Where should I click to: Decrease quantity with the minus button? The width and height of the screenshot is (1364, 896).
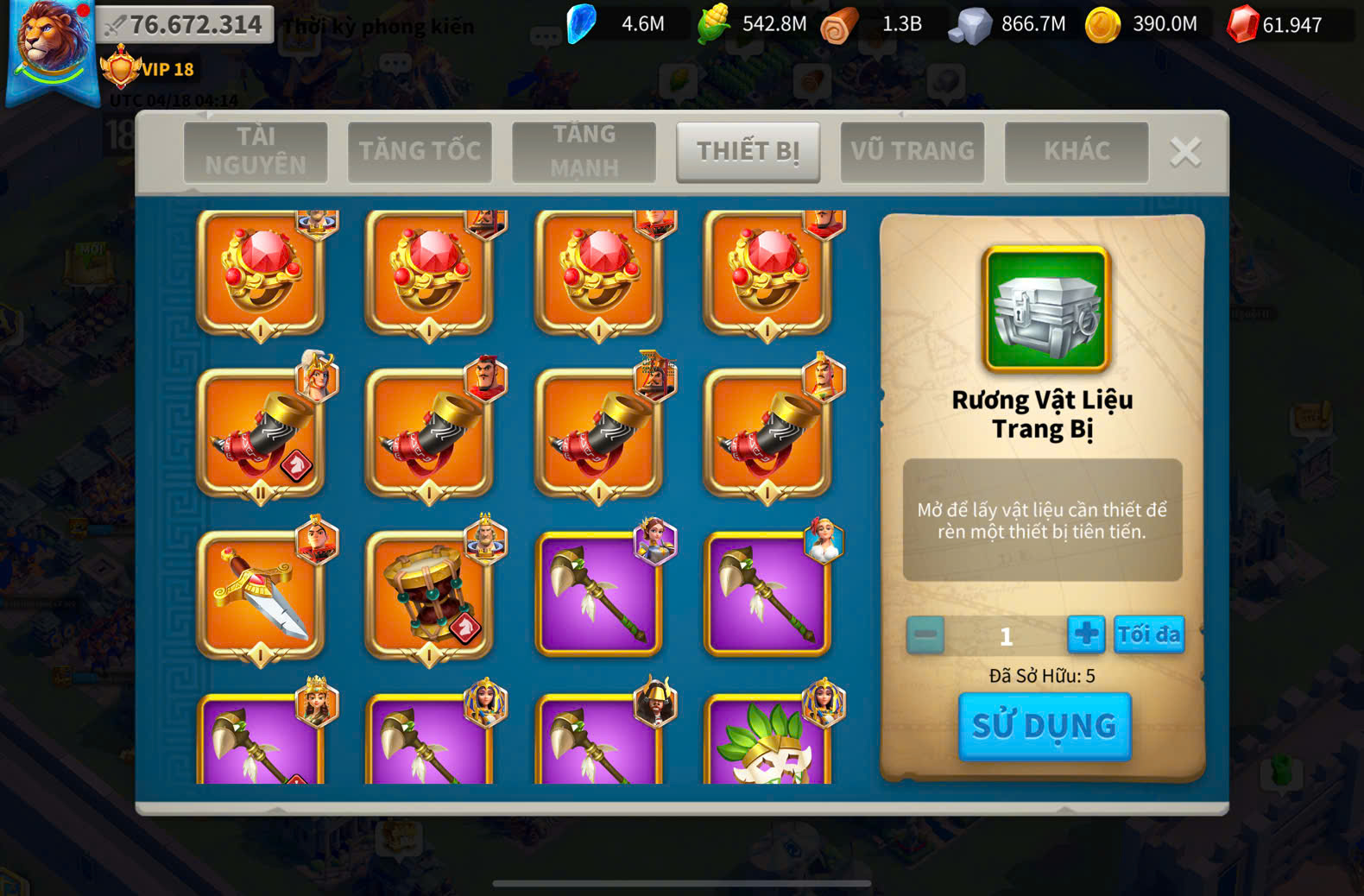pyautogui.click(x=925, y=635)
